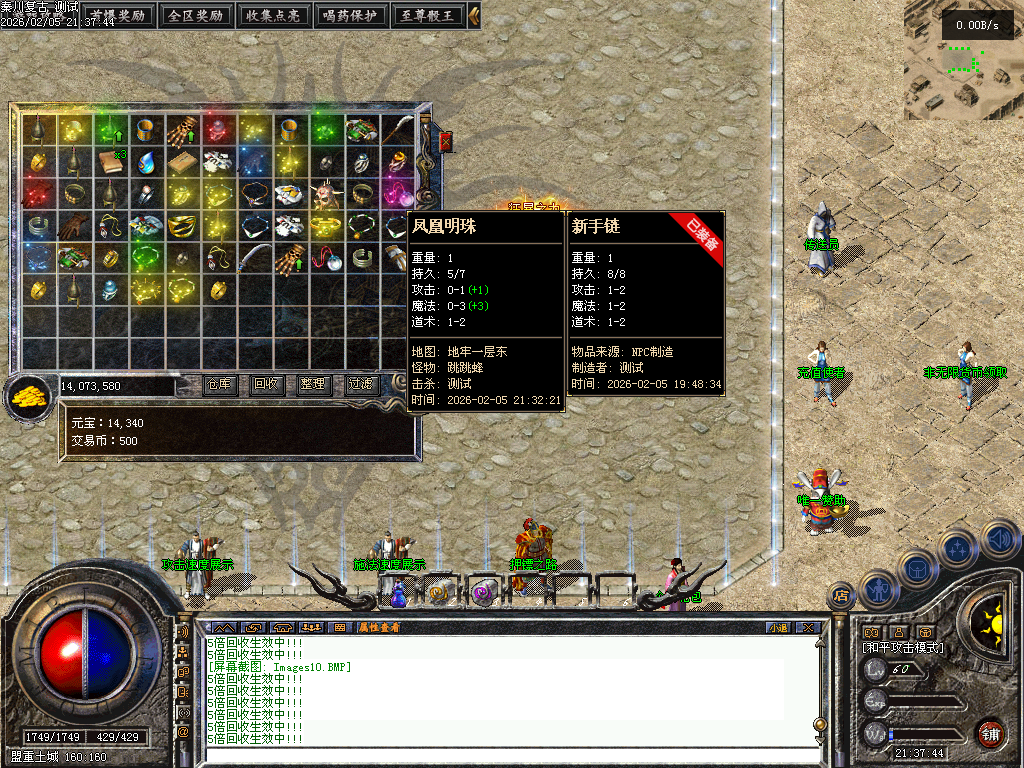This screenshot has width=1024, height=768.
Task: Toggle sound with the speaker orb
Action: (999, 541)
